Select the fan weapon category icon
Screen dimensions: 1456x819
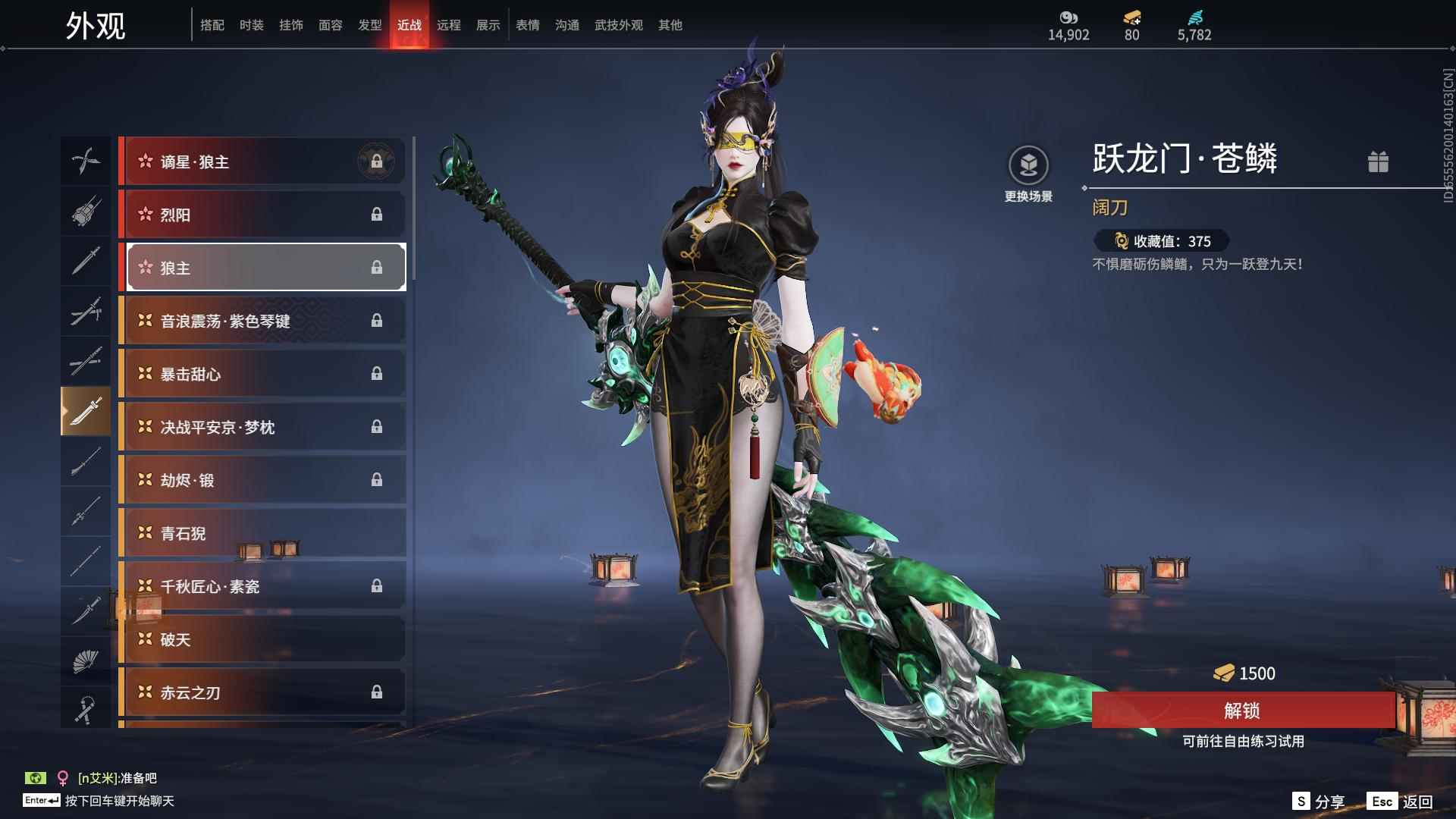coord(85,661)
